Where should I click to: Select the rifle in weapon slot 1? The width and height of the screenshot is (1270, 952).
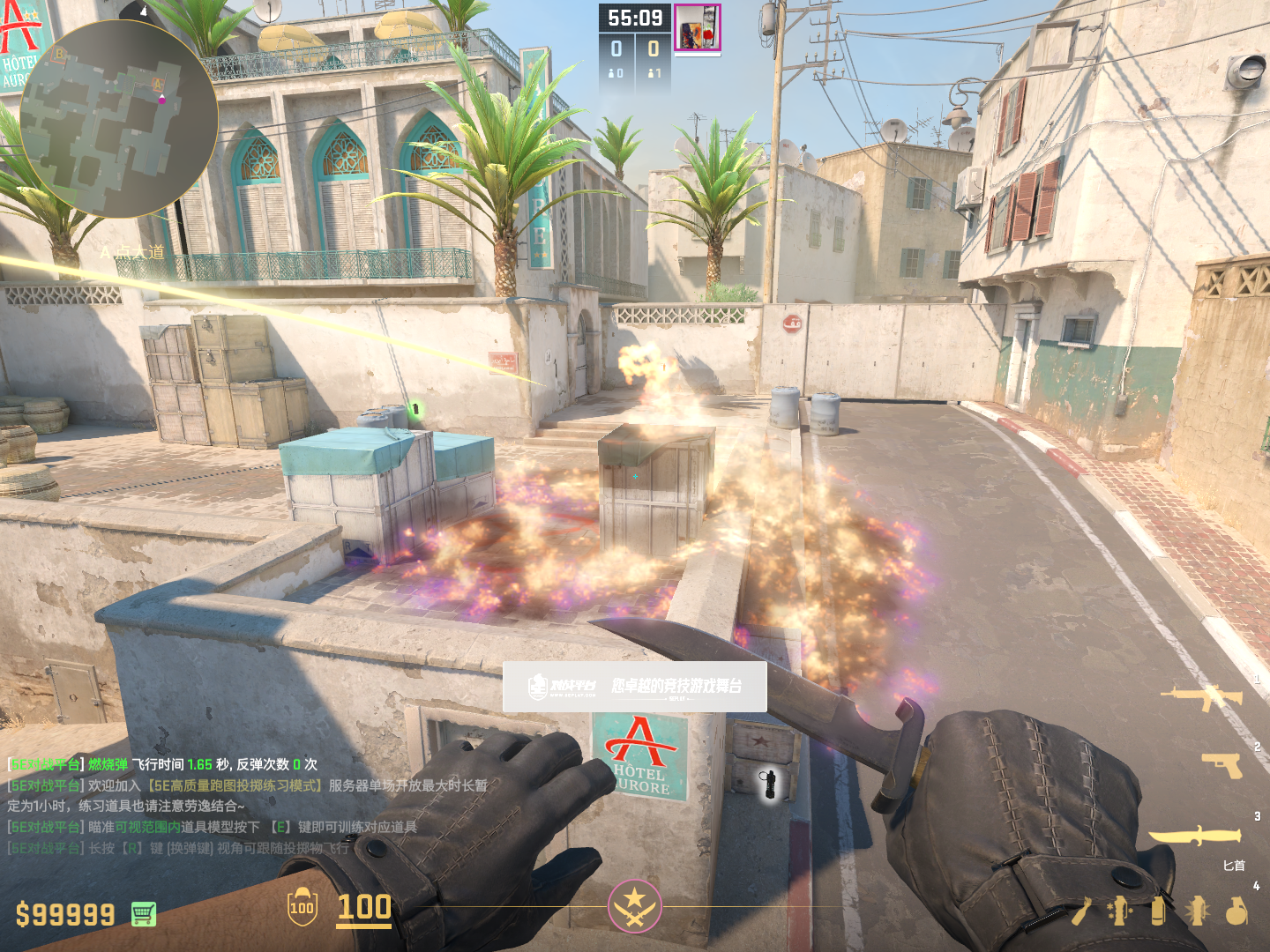pyautogui.click(x=1201, y=697)
